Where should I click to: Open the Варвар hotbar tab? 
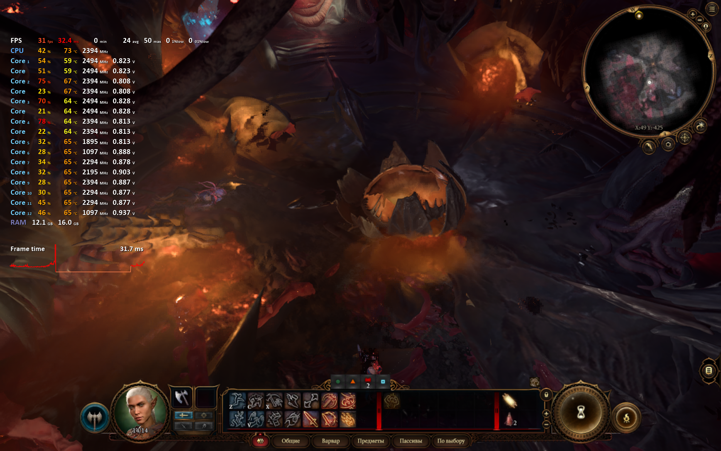[330, 441]
